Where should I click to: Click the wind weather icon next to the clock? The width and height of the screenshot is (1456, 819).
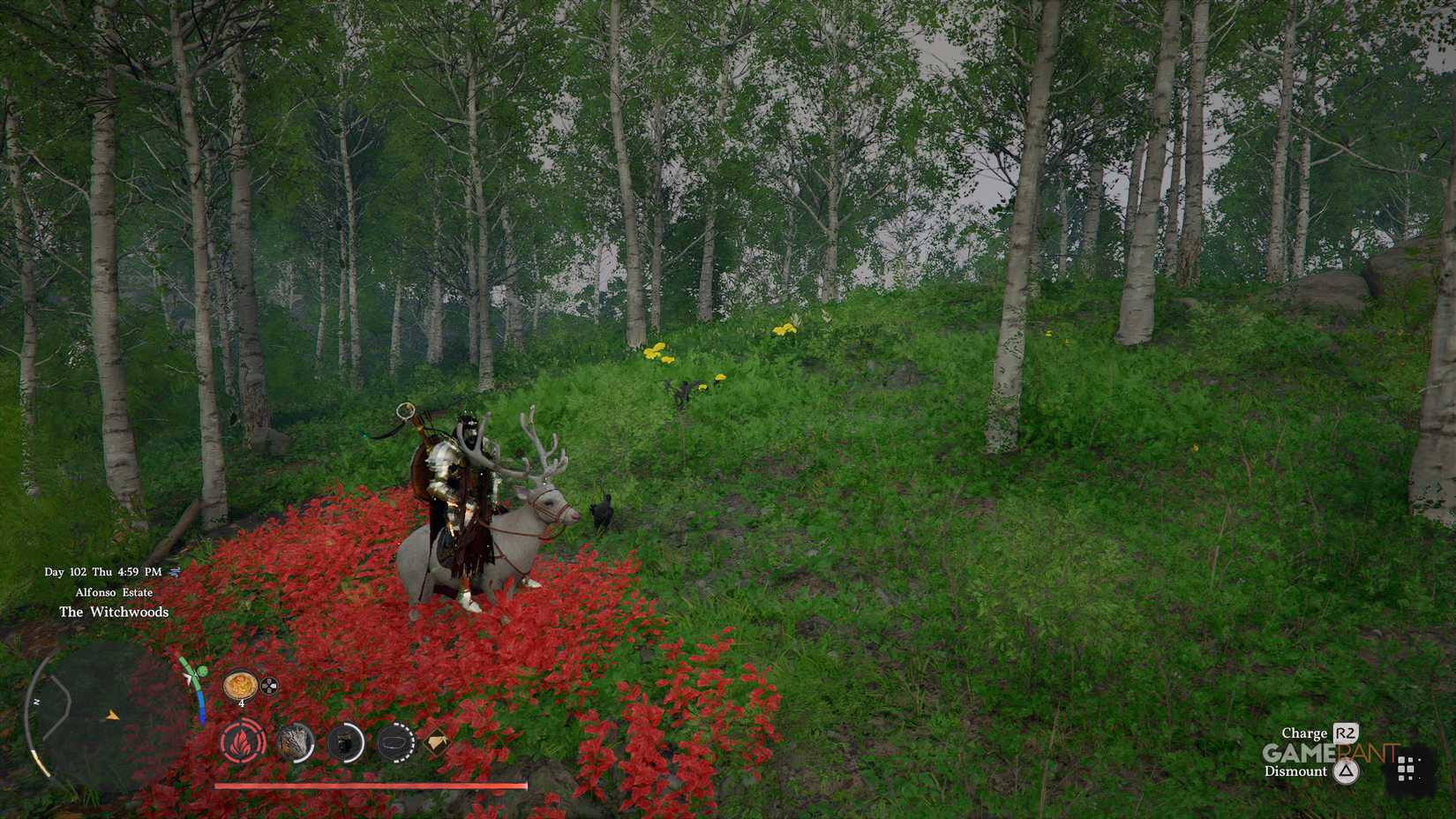pyautogui.click(x=175, y=572)
